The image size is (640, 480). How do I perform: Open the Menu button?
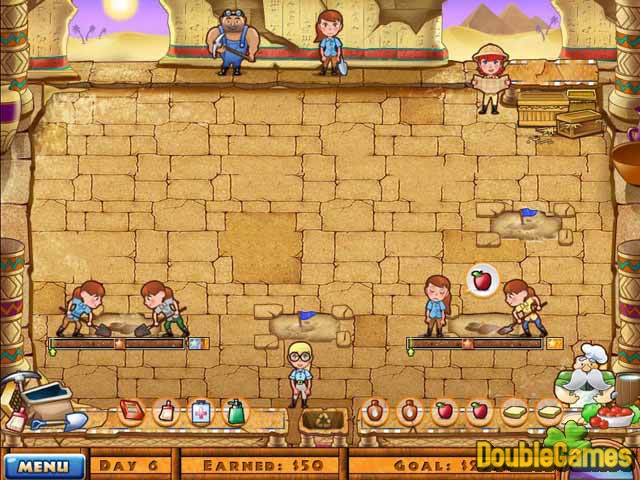pos(44,465)
